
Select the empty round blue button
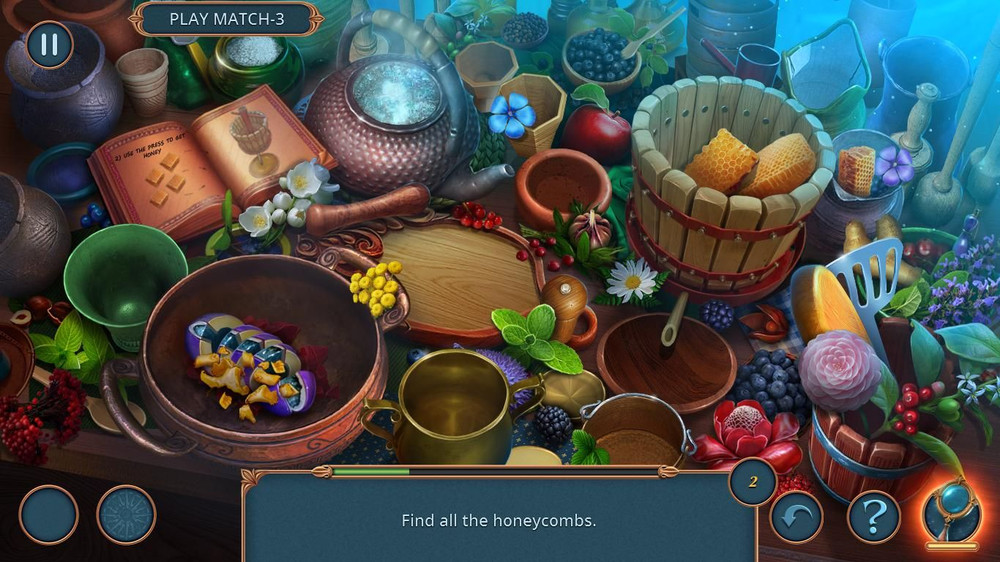(48, 515)
